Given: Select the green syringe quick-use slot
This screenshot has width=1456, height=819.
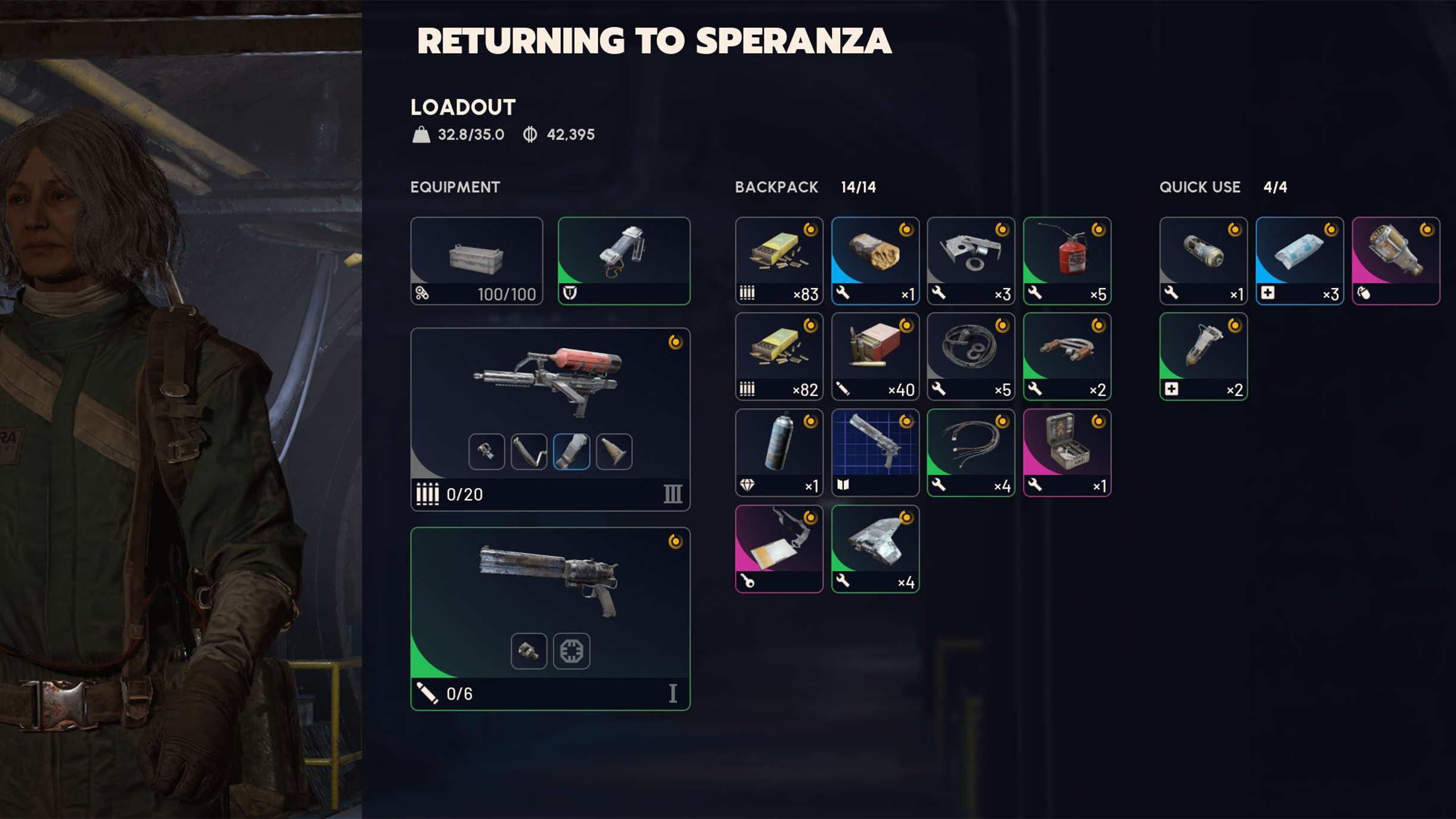Looking at the screenshot, I should (x=1203, y=356).
